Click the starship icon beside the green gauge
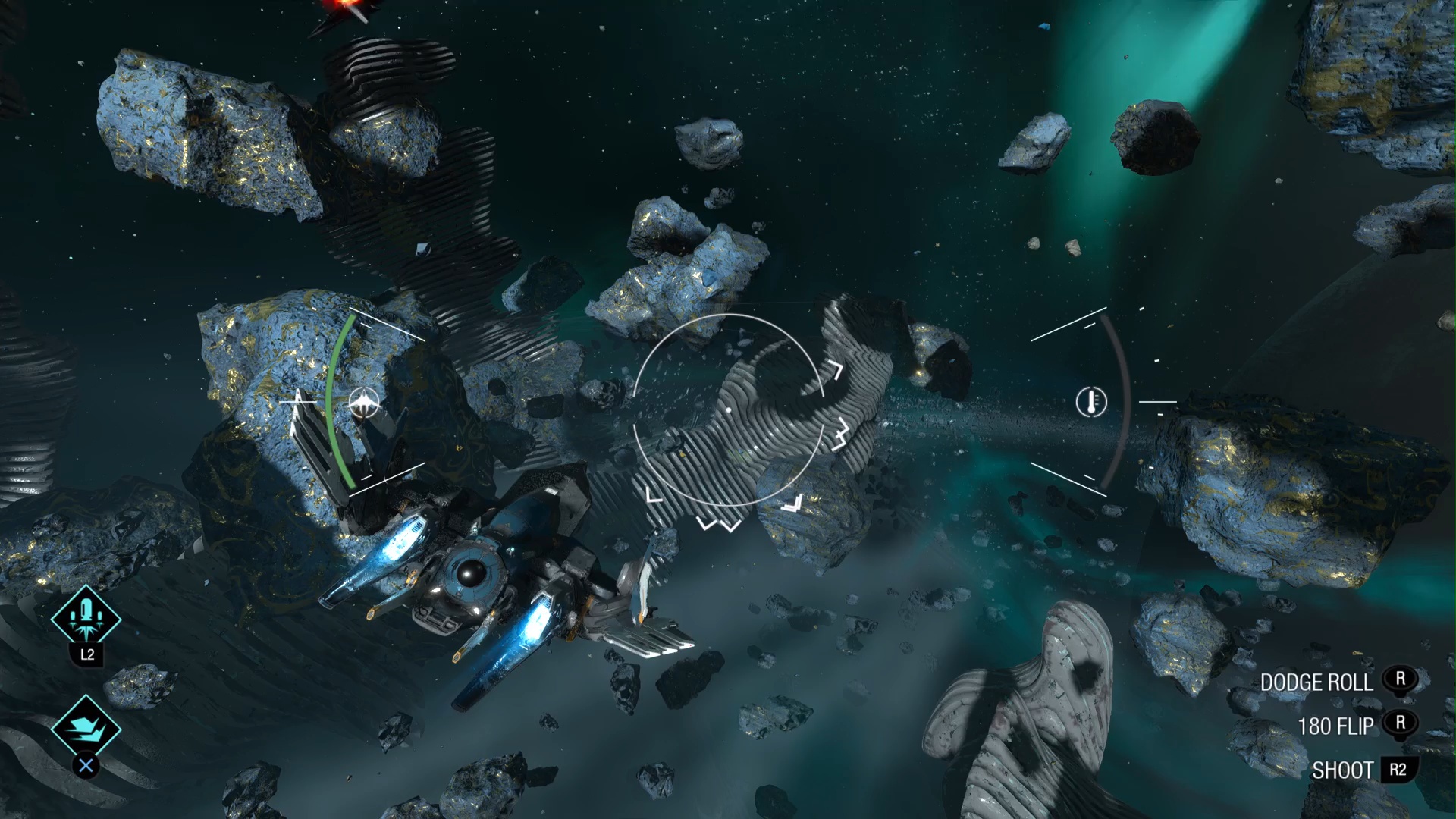The width and height of the screenshot is (1456, 819). coord(366,403)
